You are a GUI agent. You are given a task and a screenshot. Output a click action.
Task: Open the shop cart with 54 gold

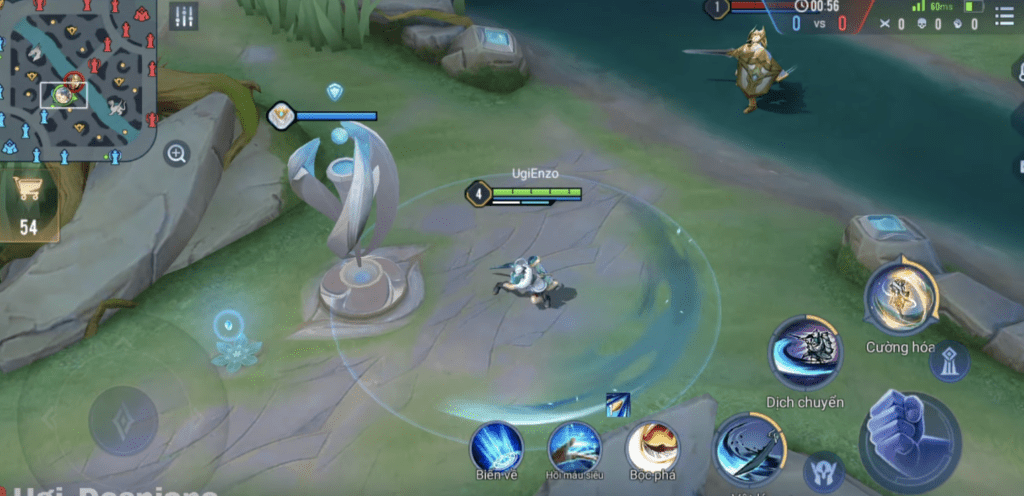pos(28,206)
